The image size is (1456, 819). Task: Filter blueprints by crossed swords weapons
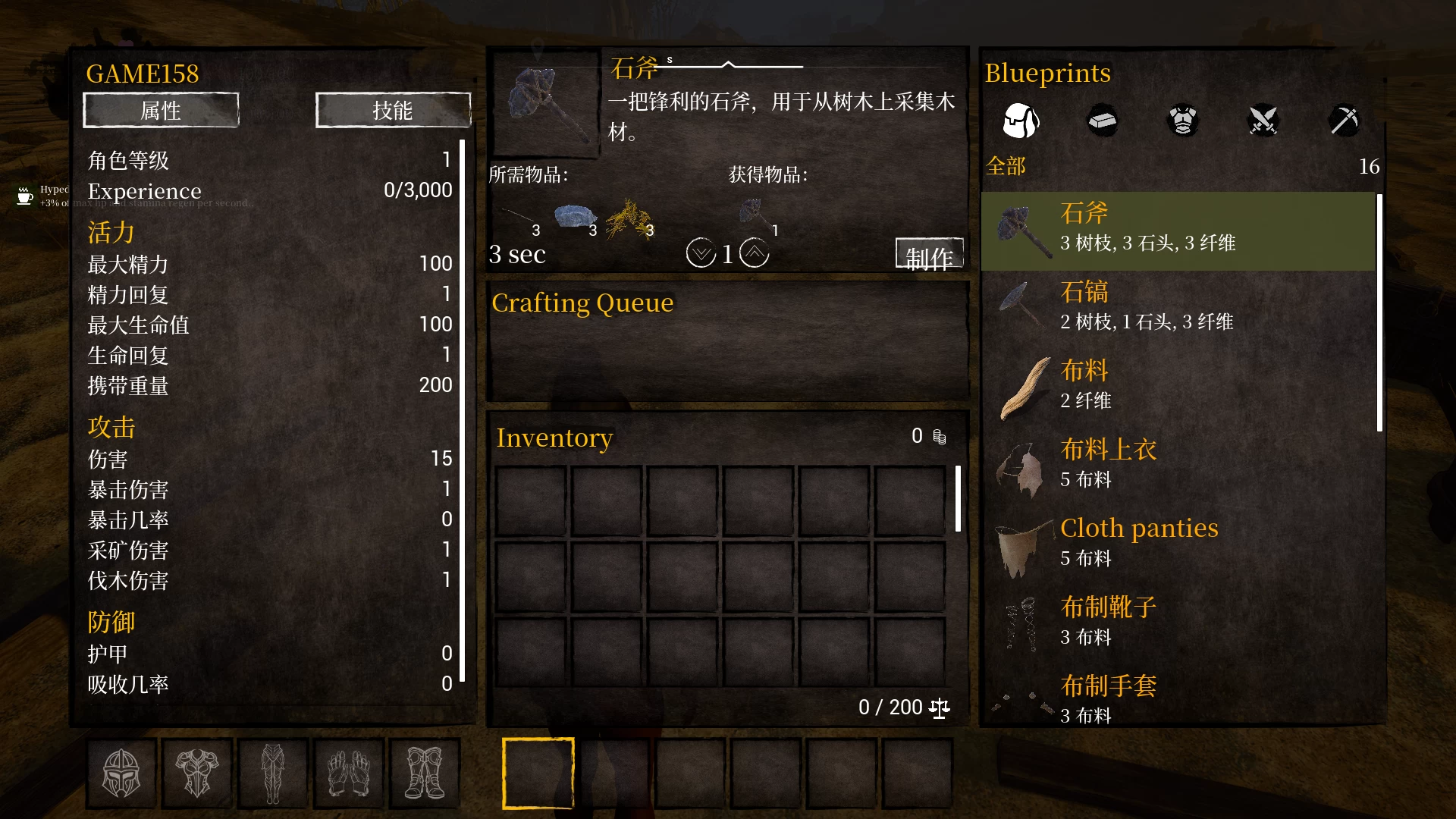click(1263, 121)
